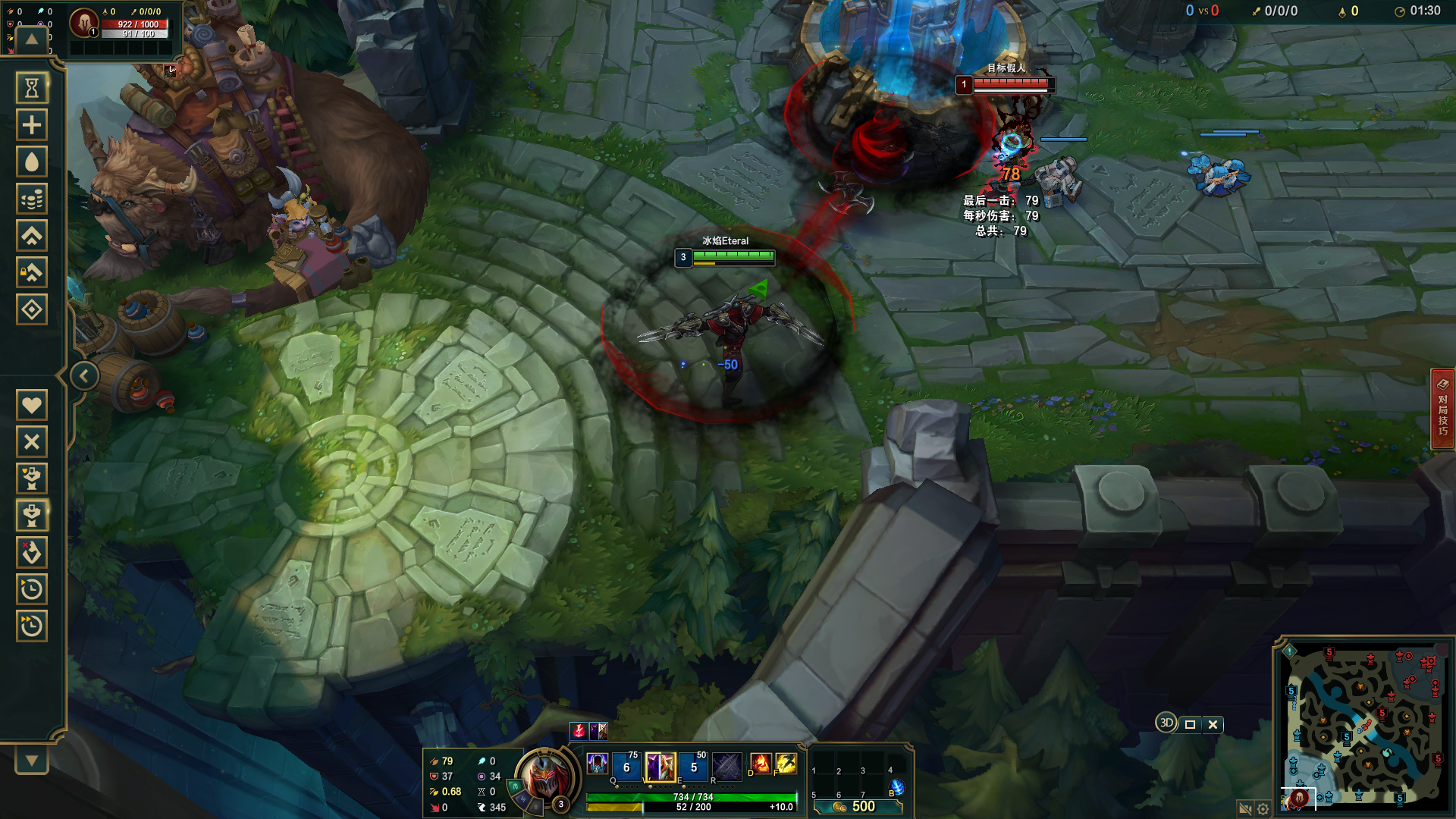Use the Ignite summoner spell

click(x=760, y=763)
